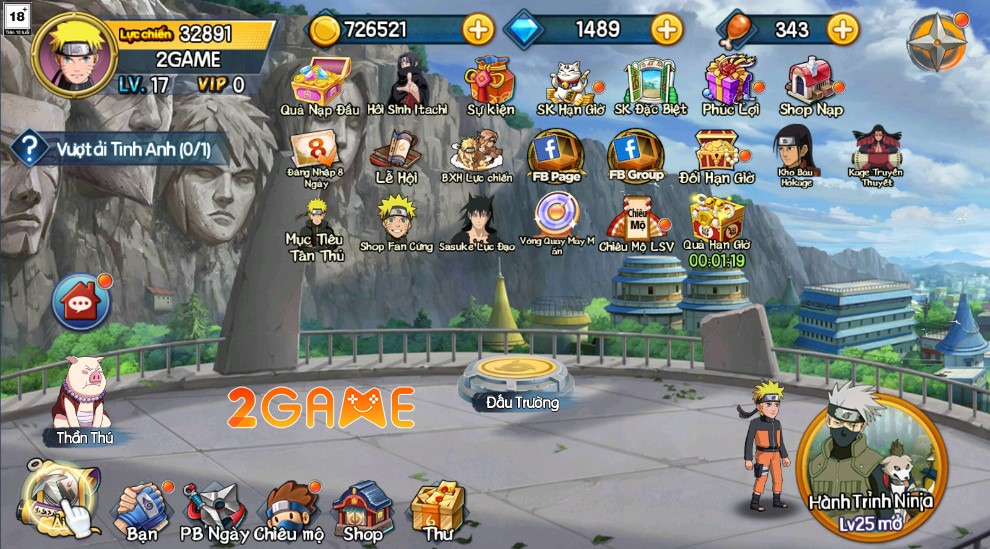Visit the FB Page link
This screenshot has width=990, height=549.
(555, 155)
